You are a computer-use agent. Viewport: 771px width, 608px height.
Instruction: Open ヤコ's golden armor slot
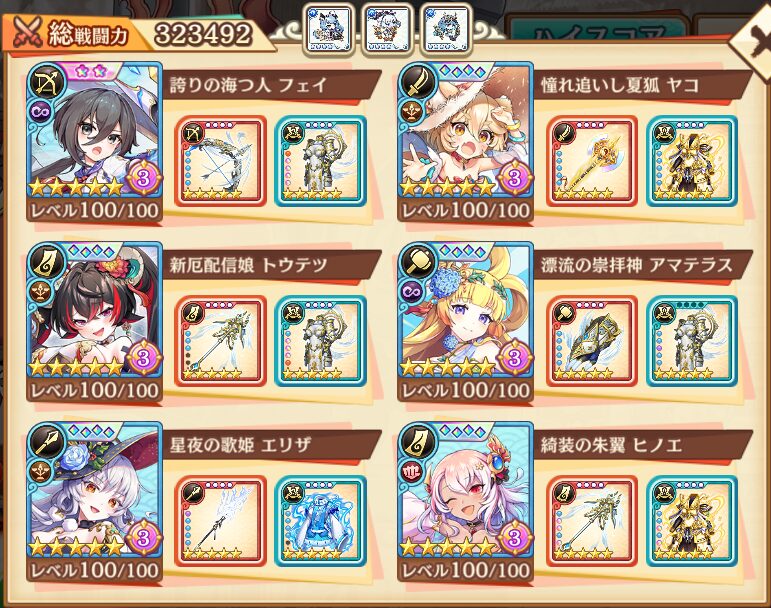pyautogui.click(x=691, y=161)
